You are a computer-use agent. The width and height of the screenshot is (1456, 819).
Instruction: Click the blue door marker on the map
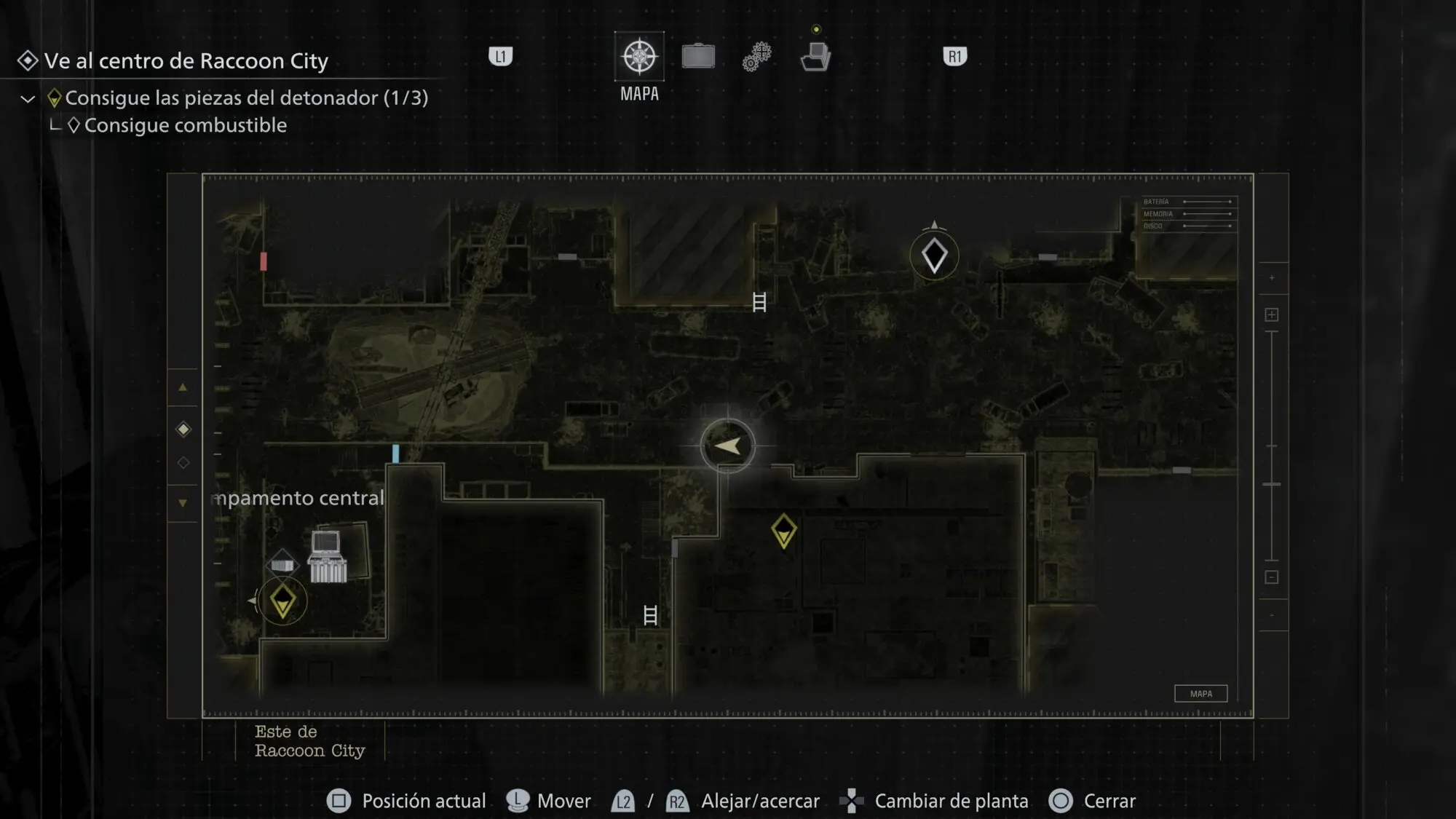click(395, 453)
